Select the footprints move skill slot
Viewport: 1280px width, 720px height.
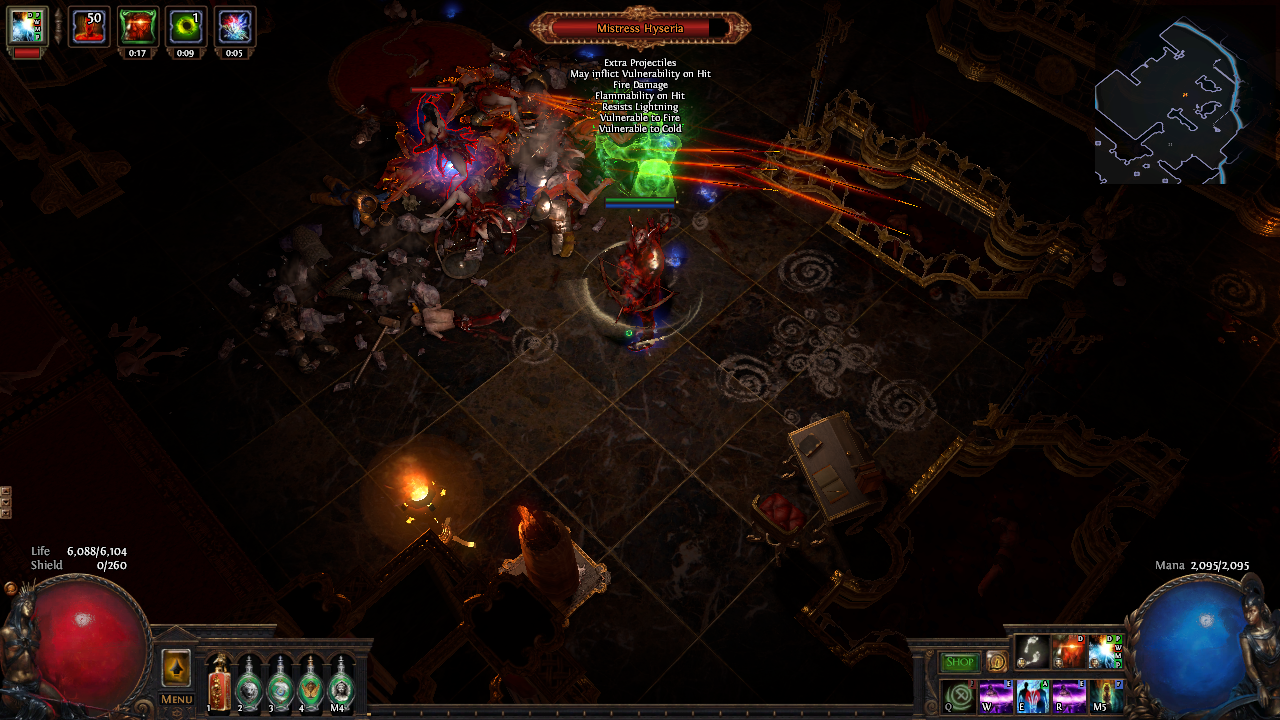(1032, 652)
